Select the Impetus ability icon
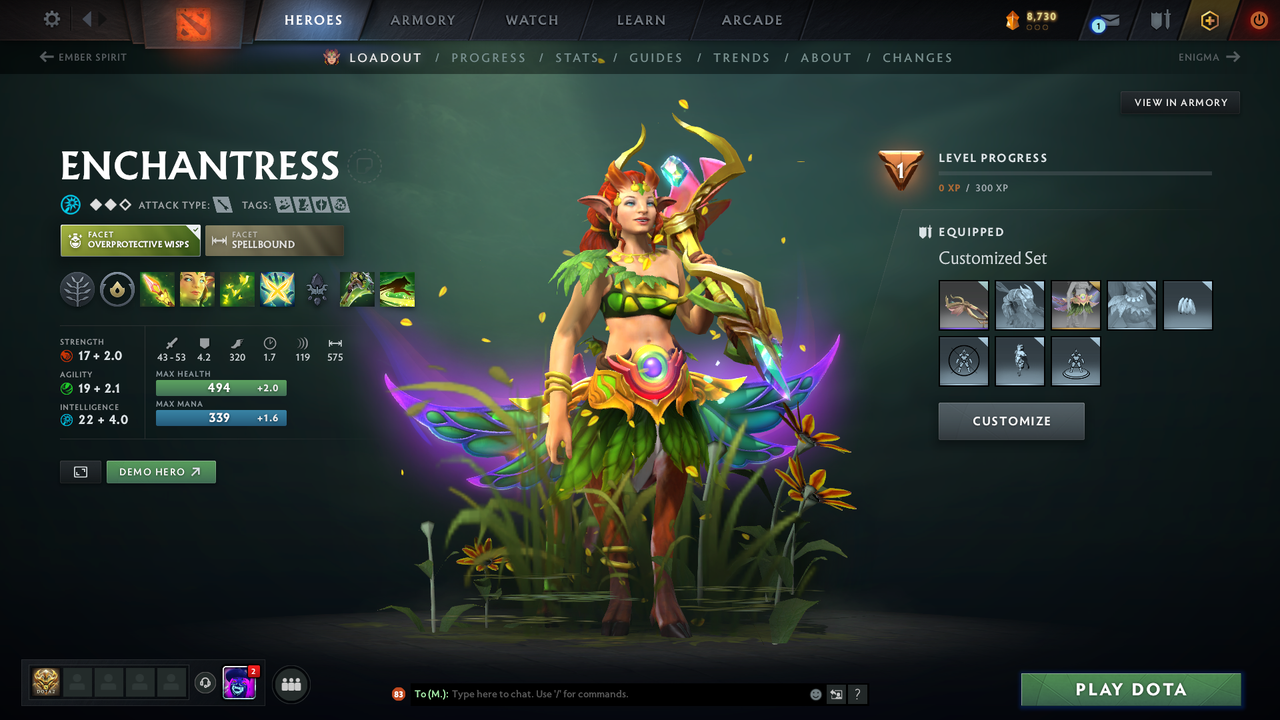 pyautogui.click(x=158, y=289)
